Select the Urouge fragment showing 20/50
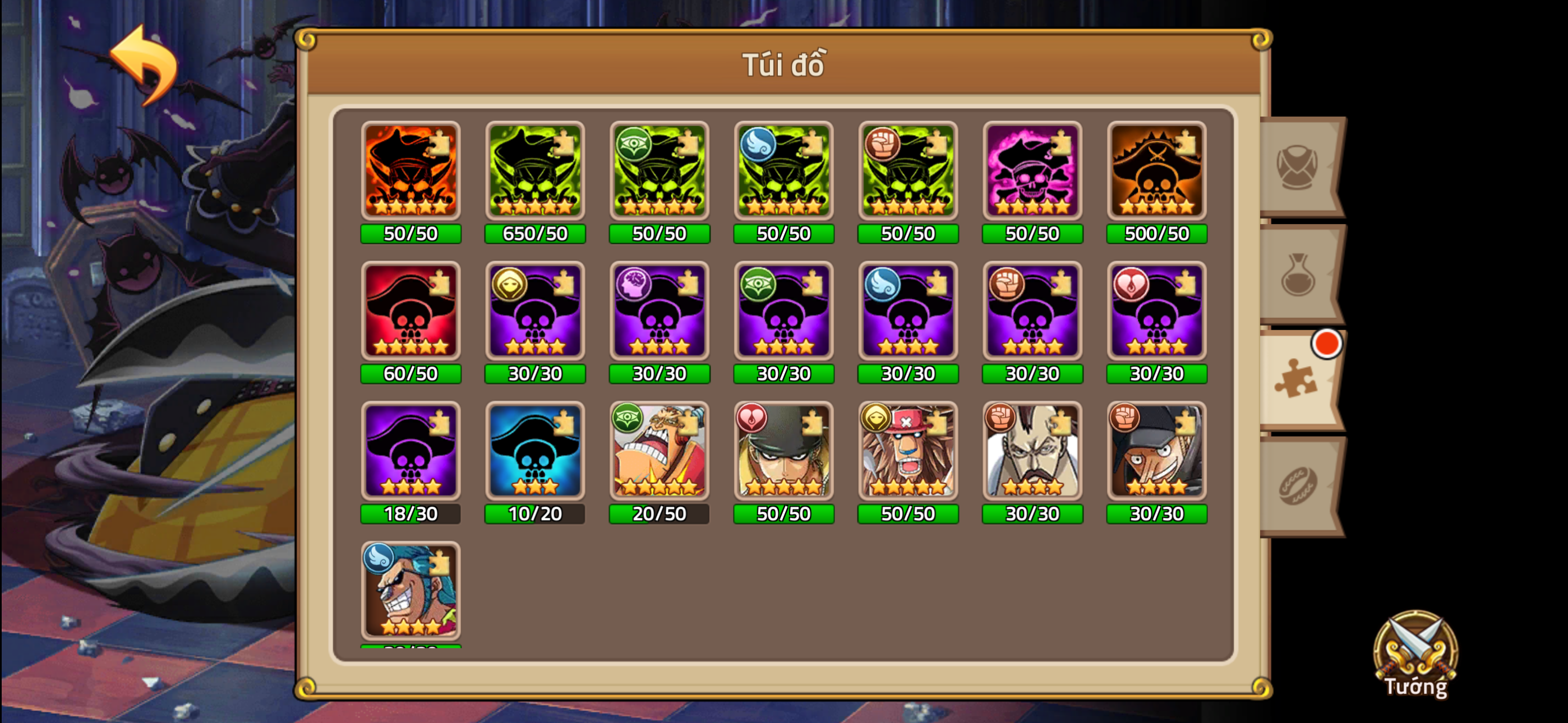1568x723 pixels. (659, 451)
